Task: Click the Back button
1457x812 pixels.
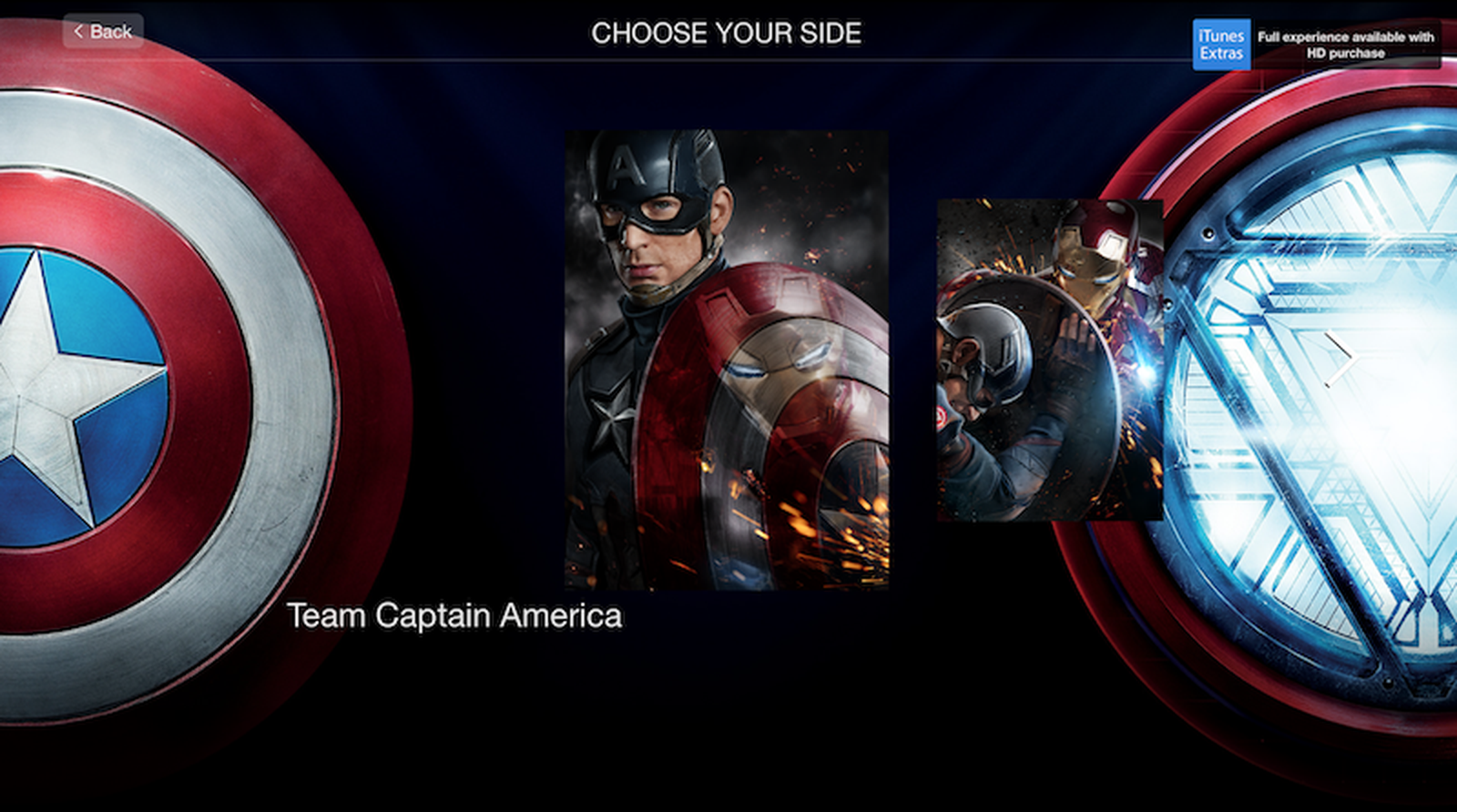Action: point(103,31)
